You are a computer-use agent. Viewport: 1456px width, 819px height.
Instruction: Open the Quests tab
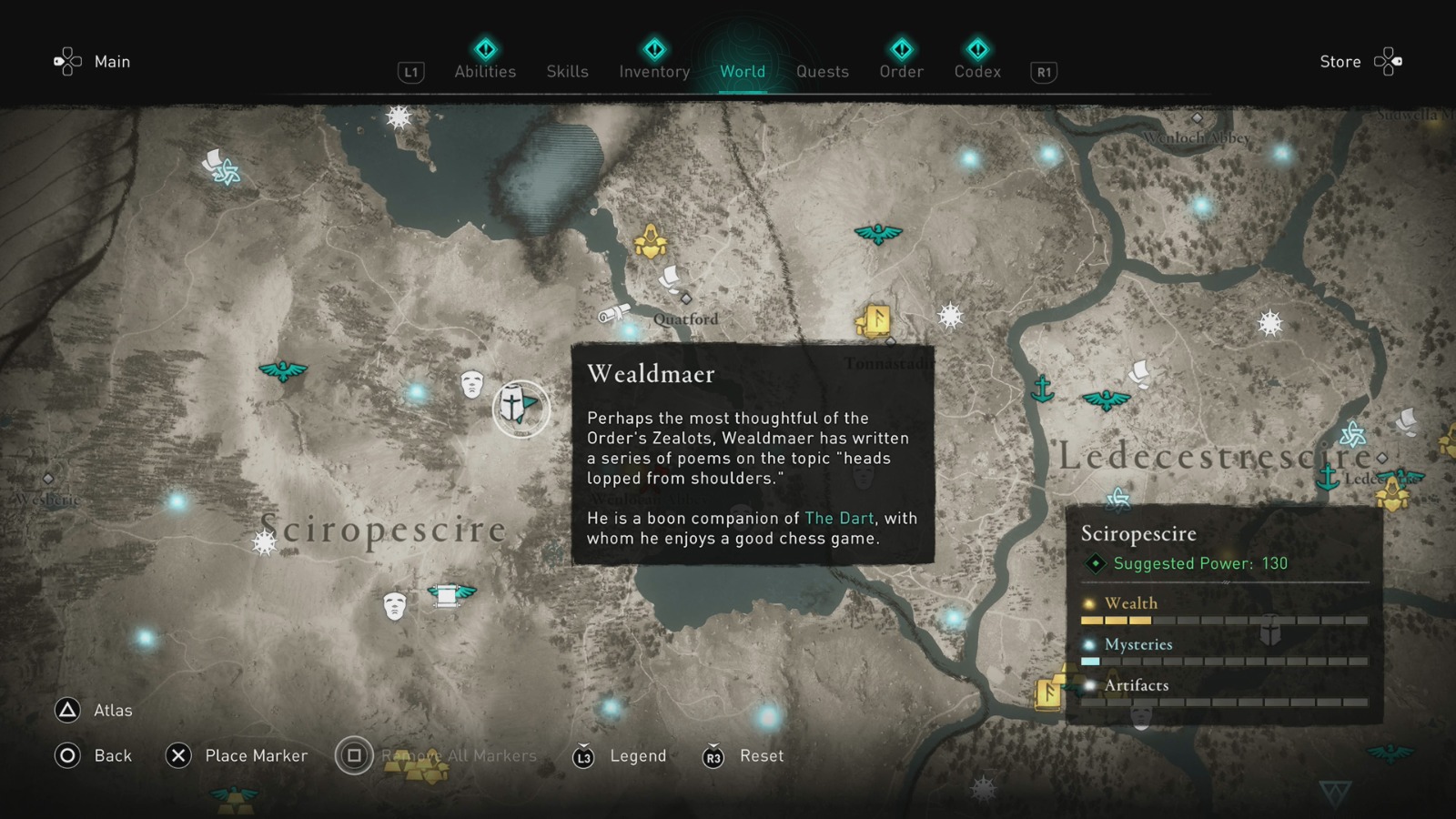(822, 72)
